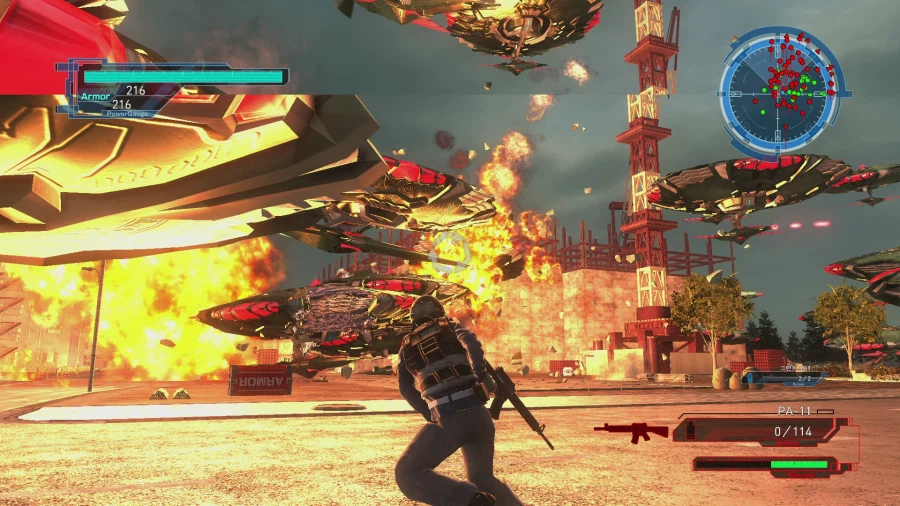
Task: Select the red assault rifle weapon icon
Action: (x=631, y=431)
